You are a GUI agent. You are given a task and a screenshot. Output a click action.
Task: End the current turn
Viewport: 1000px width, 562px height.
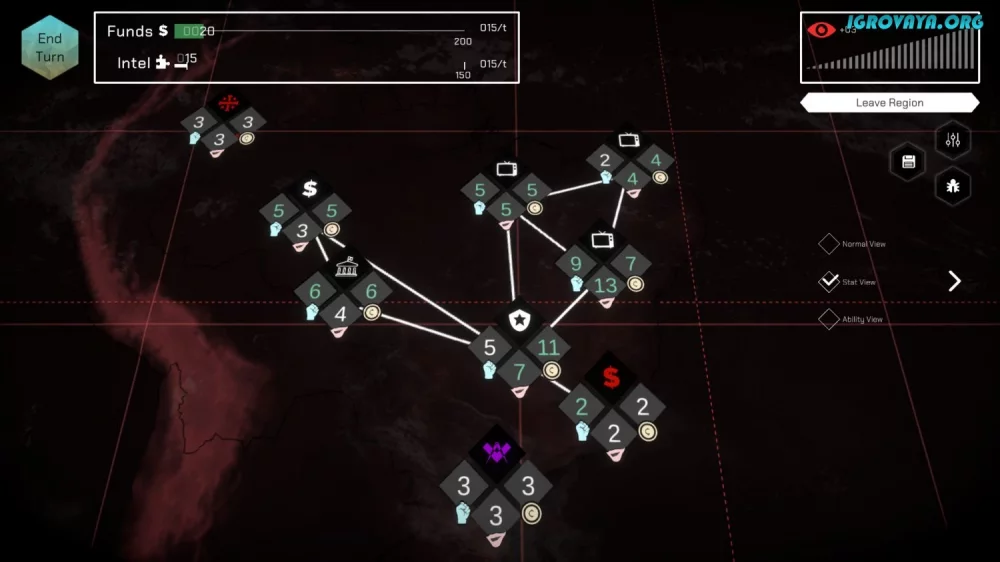pyautogui.click(x=50, y=48)
